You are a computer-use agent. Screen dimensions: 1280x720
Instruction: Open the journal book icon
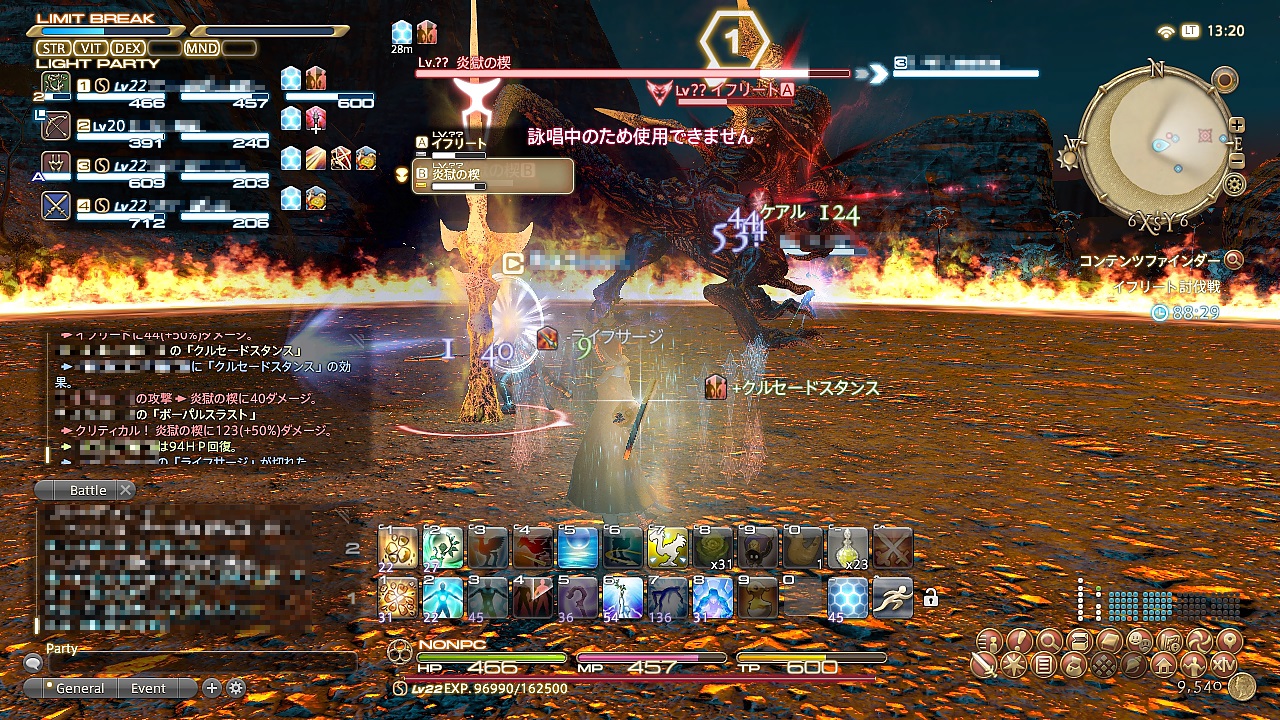pos(1108,640)
